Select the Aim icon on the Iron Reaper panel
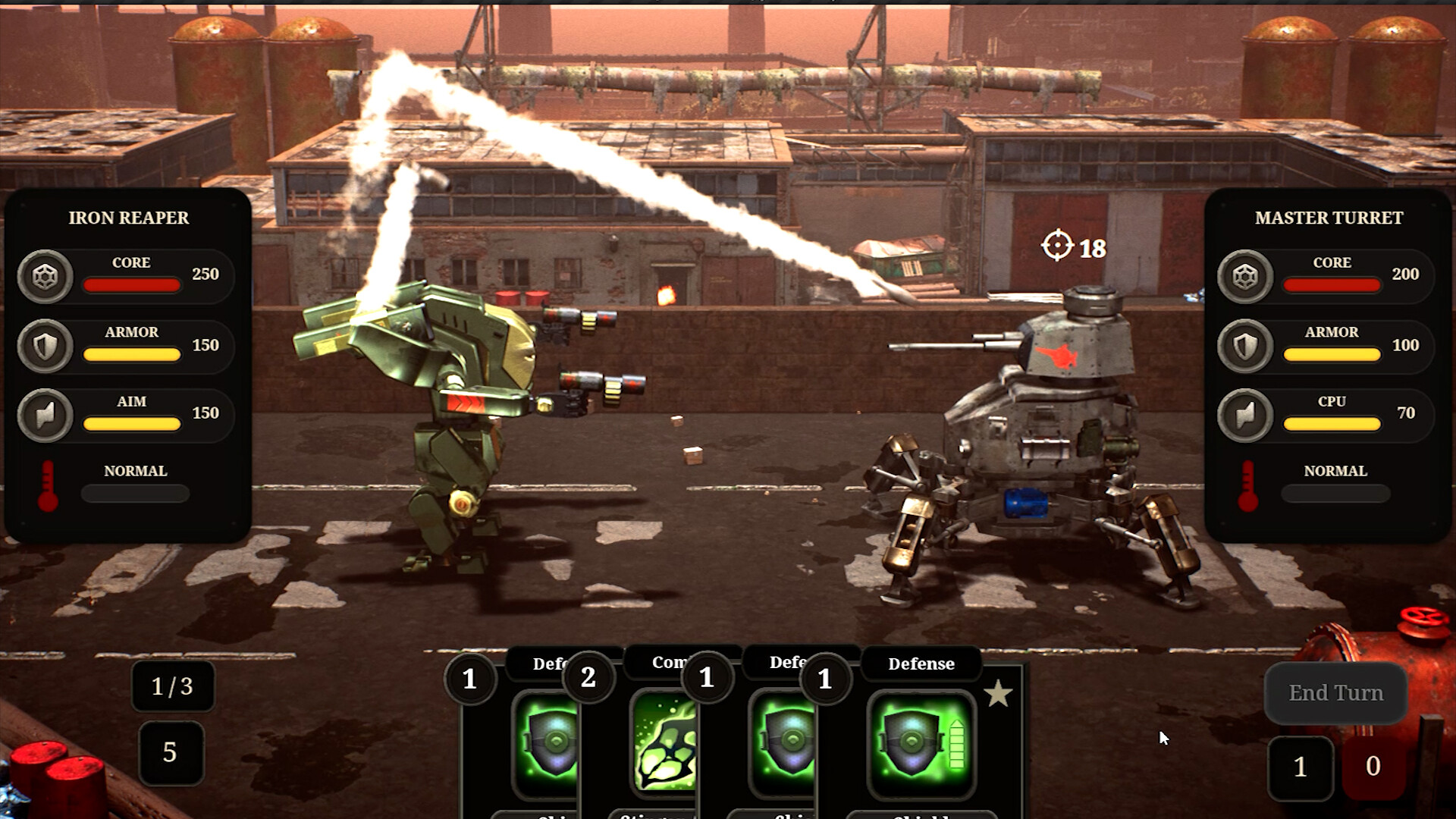The height and width of the screenshot is (819, 1456). pos(45,415)
